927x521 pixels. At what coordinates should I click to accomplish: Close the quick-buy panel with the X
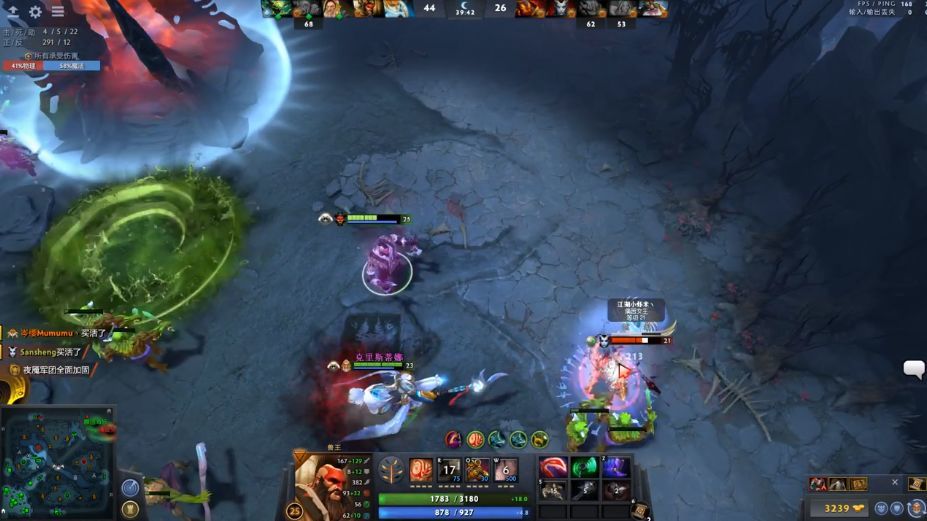(x=895, y=482)
